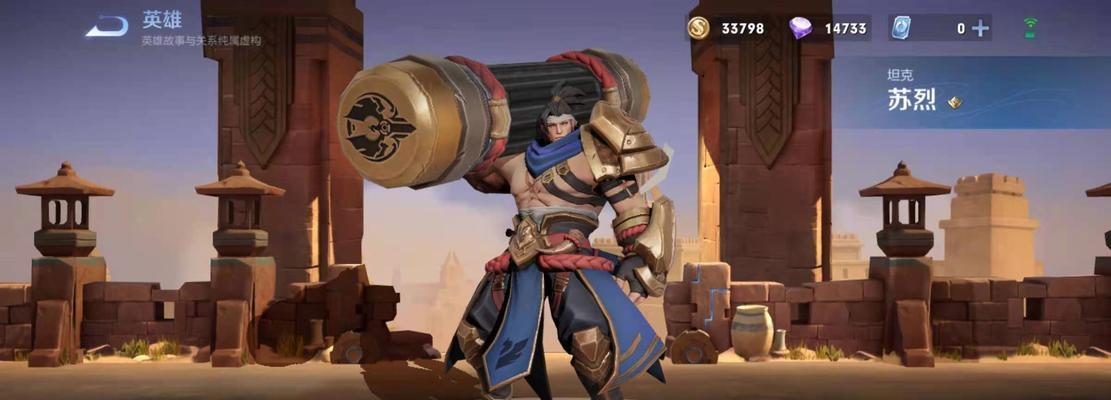Select the purple diamond currency icon
The height and width of the screenshot is (400, 1111).
pyautogui.click(x=800, y=28)
